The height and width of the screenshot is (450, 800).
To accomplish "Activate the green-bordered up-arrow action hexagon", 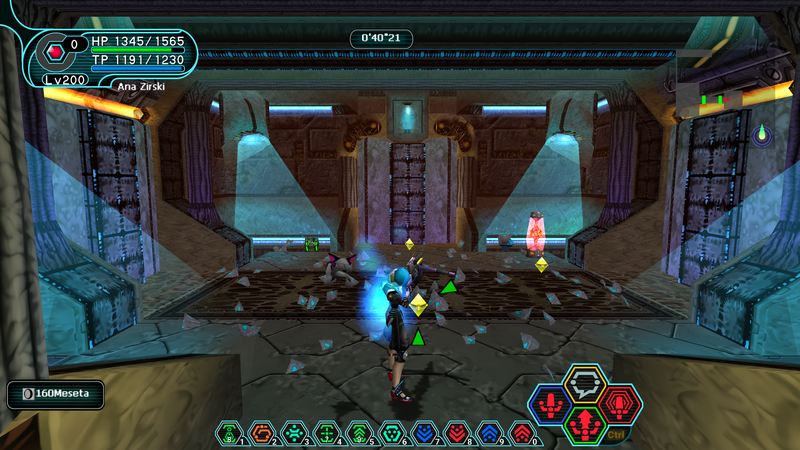I will click(585, 424).
